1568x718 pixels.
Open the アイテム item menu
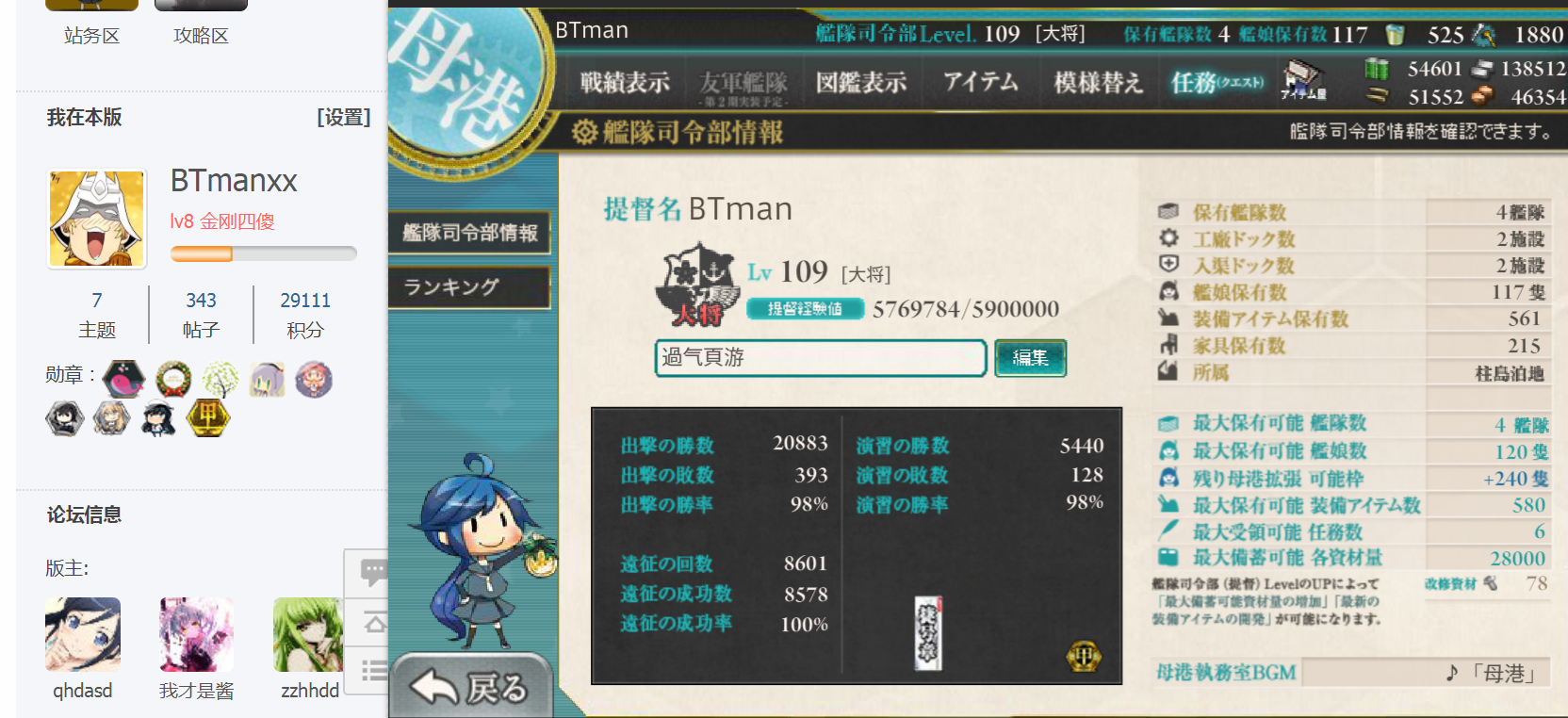(x=981, y=83)
